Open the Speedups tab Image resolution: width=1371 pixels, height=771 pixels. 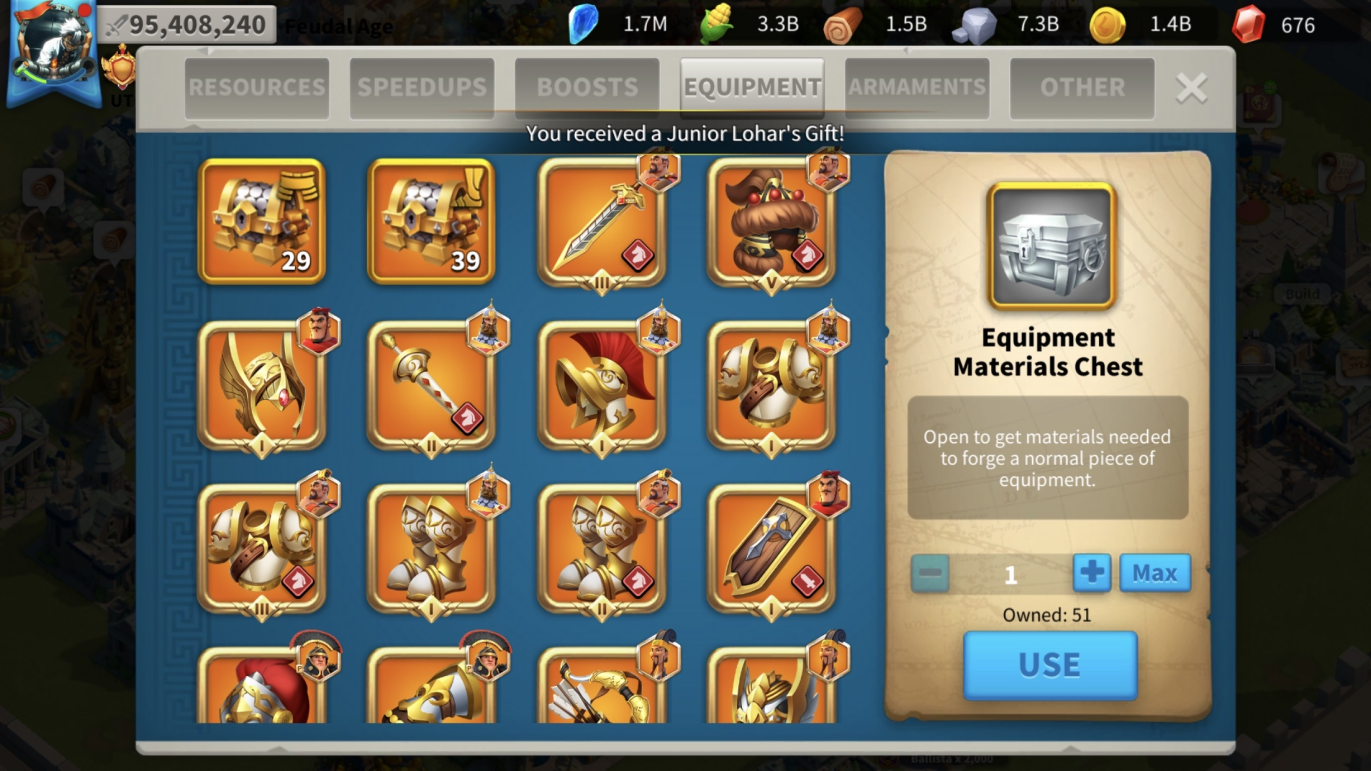tap(421, 88)
